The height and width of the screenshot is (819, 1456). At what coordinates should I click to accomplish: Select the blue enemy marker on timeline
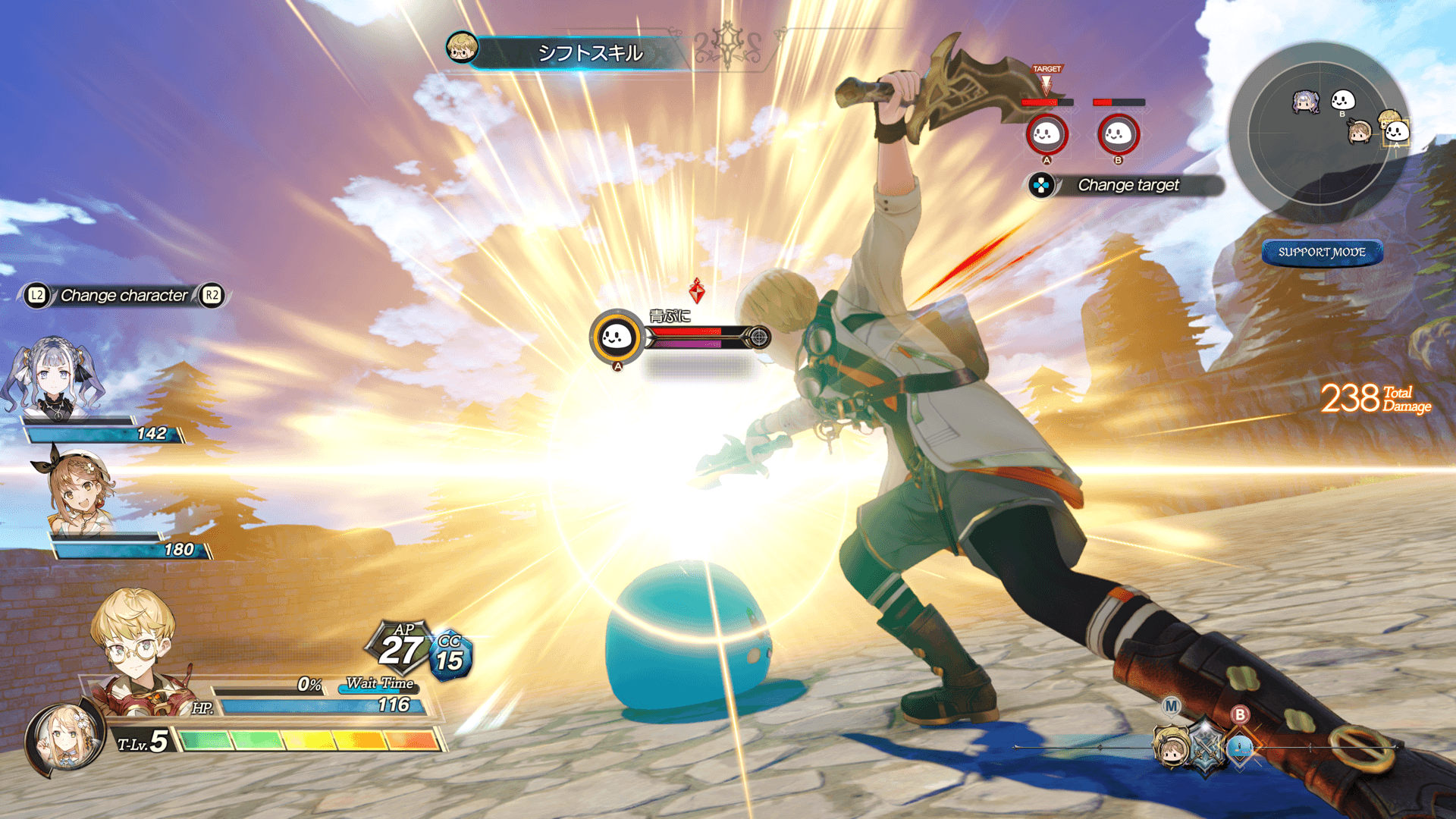click(x=1241, y=747)
